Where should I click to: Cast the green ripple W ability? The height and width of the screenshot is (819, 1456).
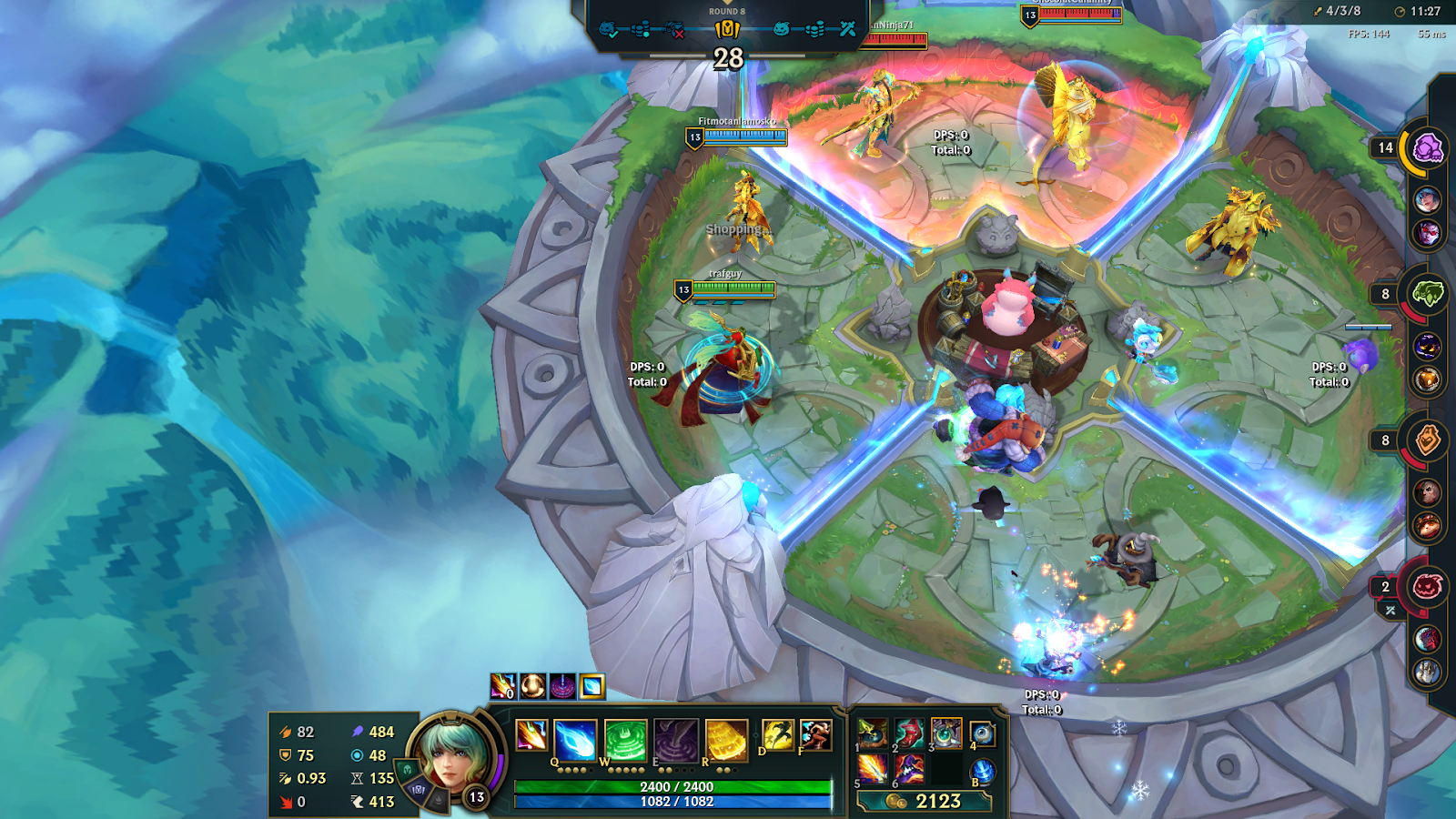(x=625, y=739)
